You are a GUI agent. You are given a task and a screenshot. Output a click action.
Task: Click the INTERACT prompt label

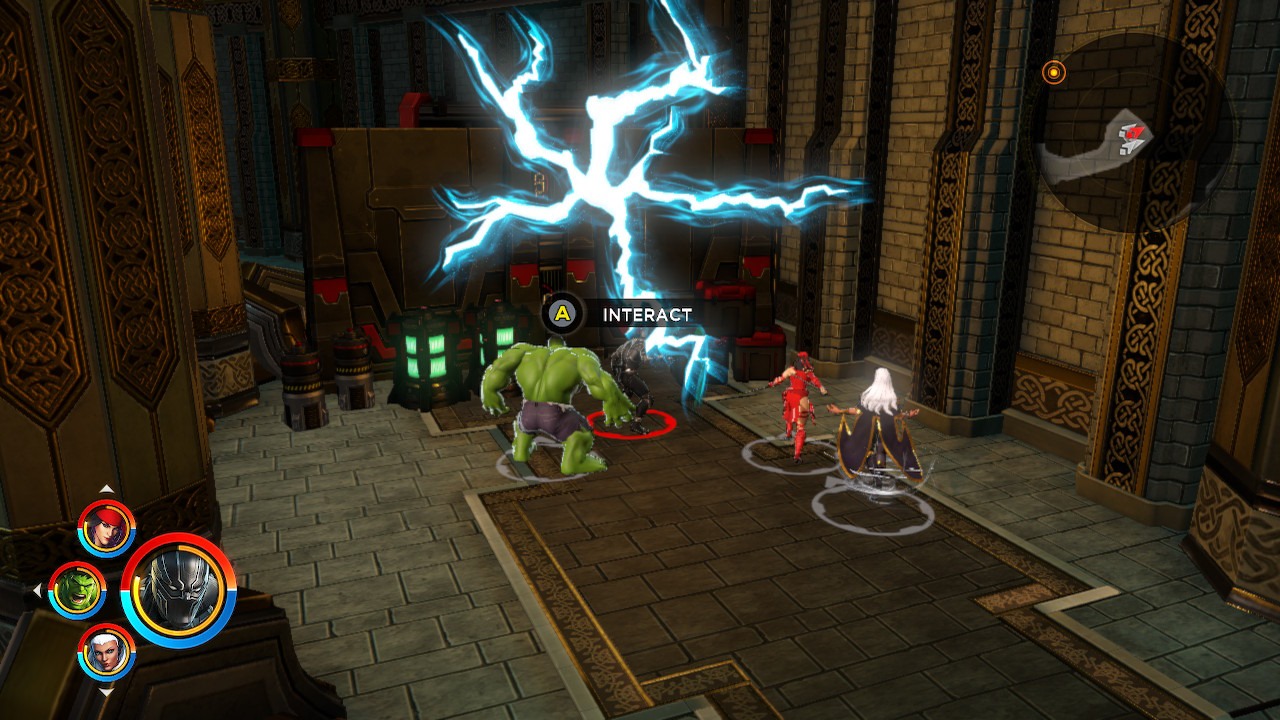click(x=645, y=313)
